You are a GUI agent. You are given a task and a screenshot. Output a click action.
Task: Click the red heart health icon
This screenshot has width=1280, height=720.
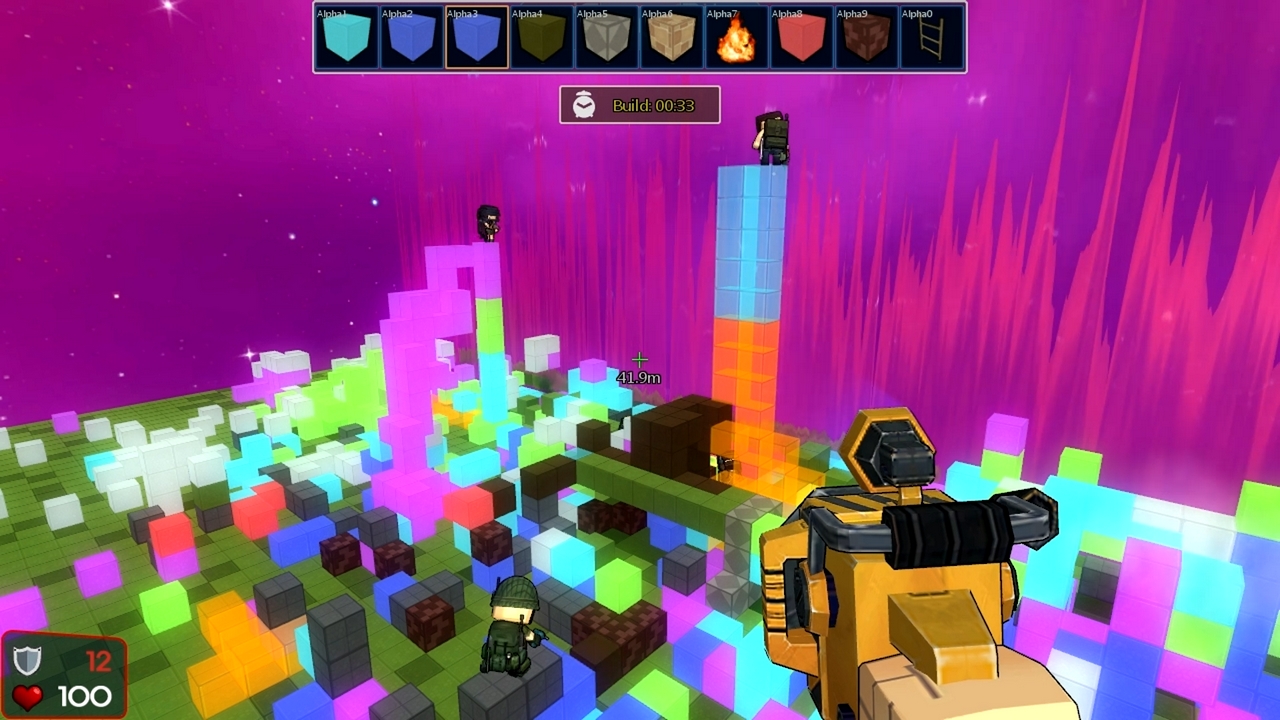click(x=29, y=696)
